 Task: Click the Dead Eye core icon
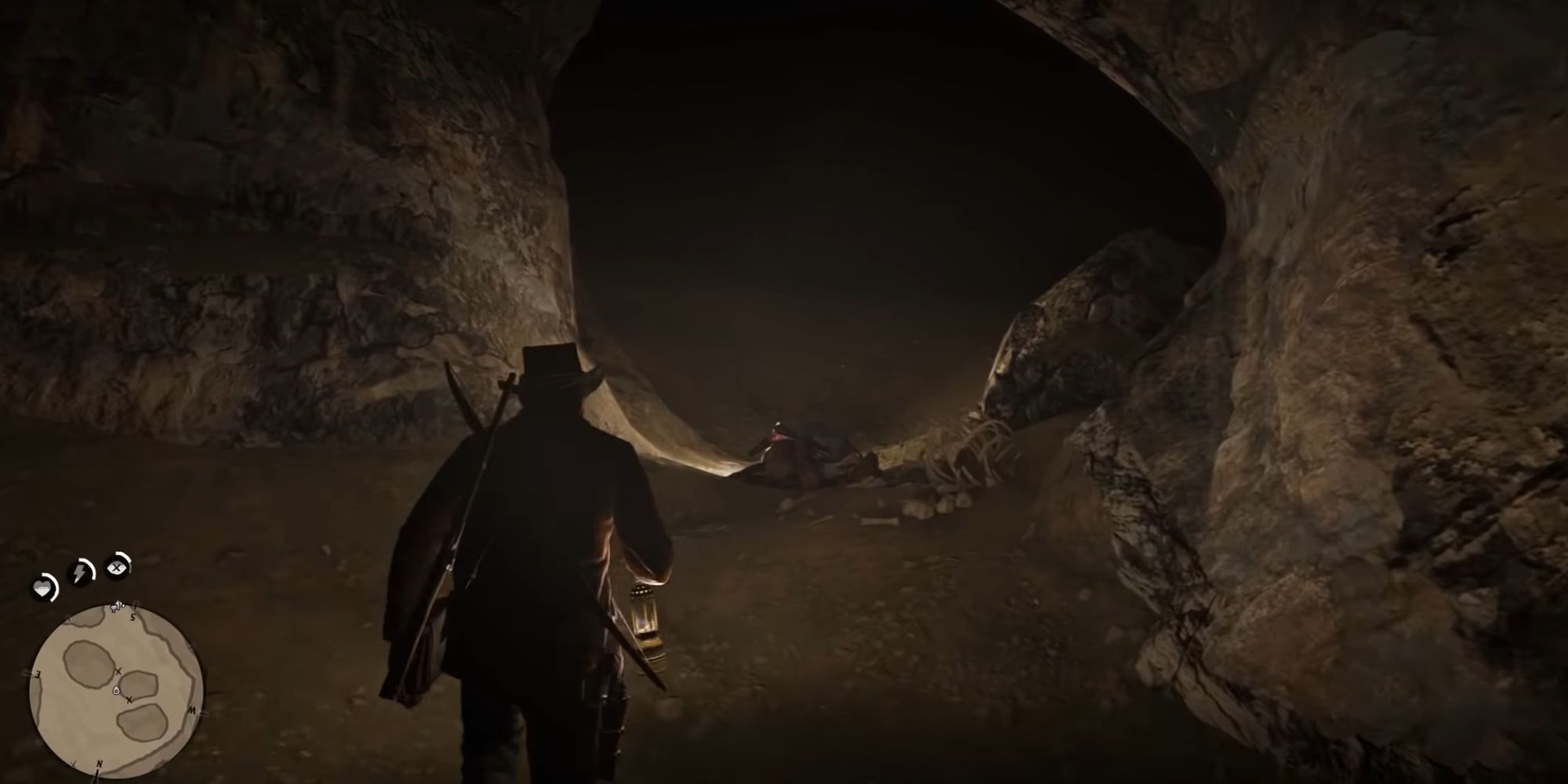pyautogui.click(x=116, y=567)
